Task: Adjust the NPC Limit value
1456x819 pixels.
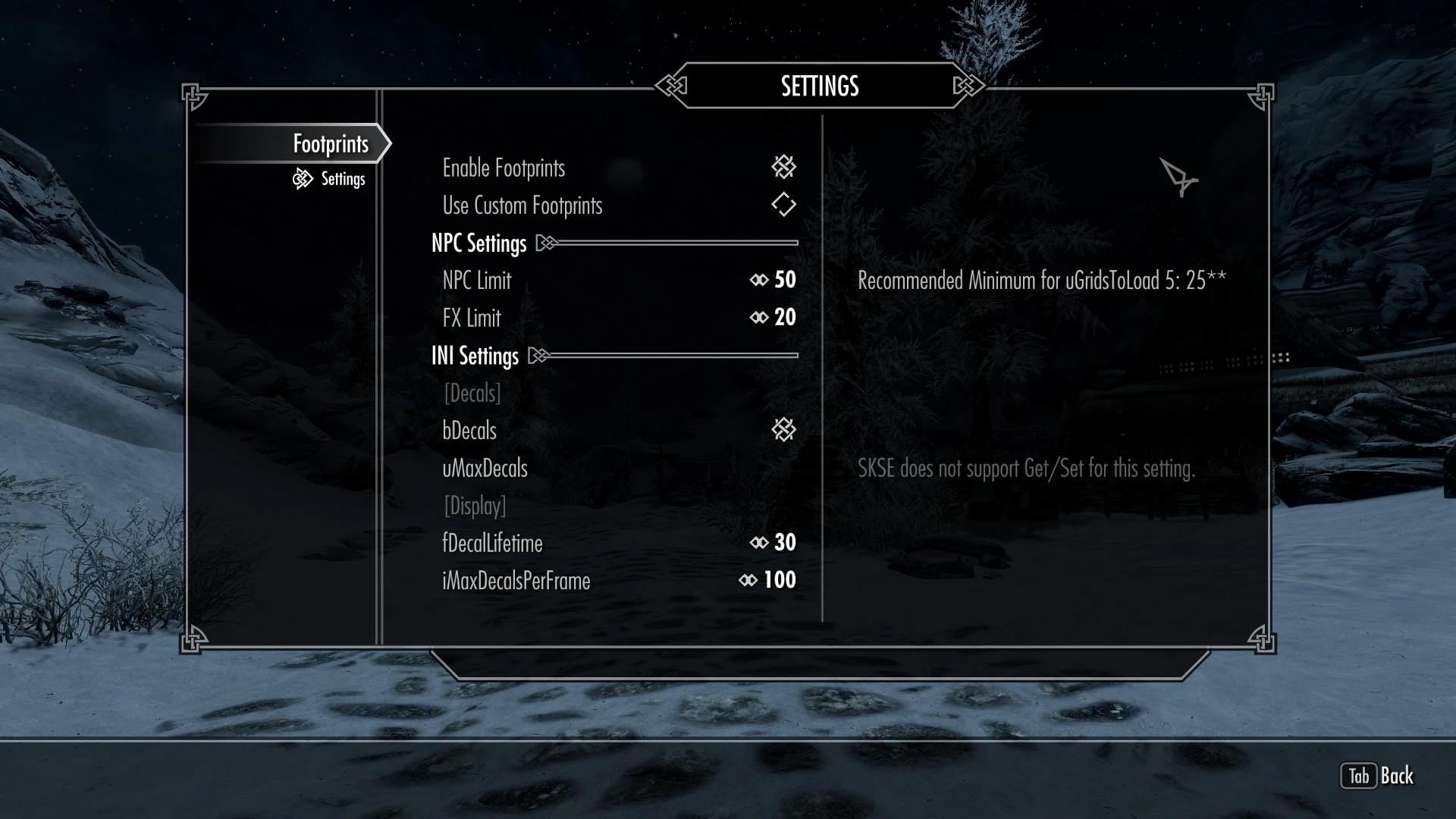Action: pos(773,280)
